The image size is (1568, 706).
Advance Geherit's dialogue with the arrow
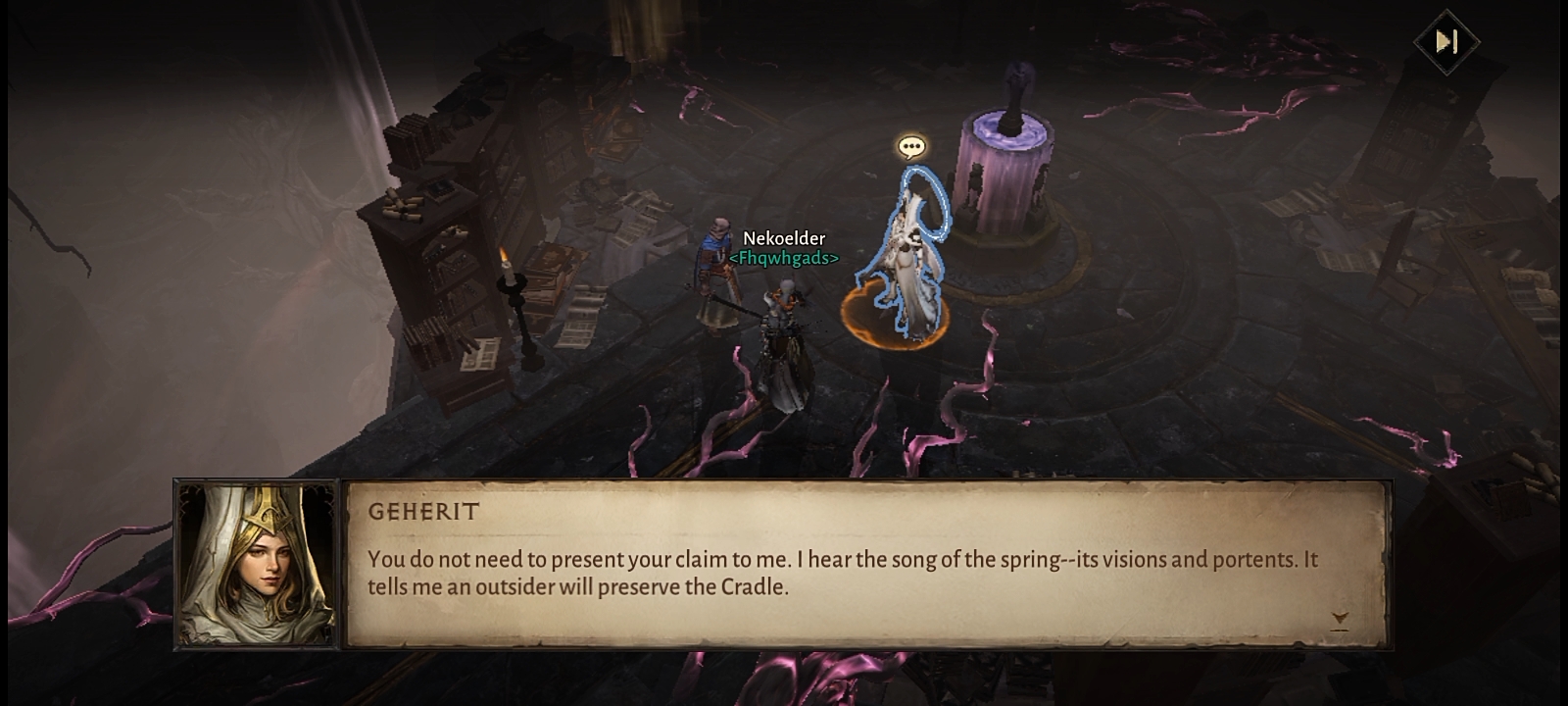[x=1340, y=619]
